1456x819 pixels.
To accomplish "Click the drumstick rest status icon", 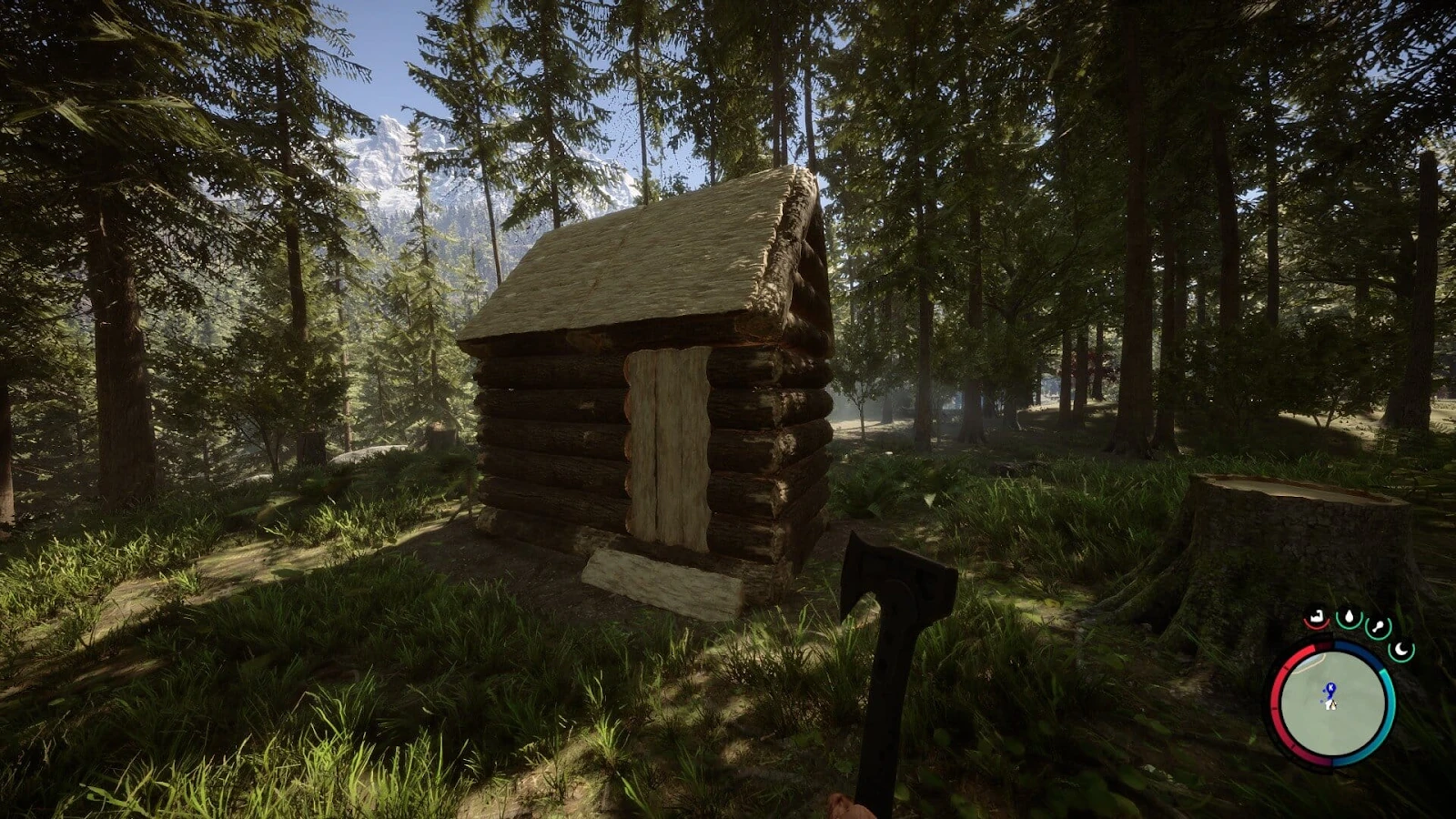I will click(x=1378, y=627).
